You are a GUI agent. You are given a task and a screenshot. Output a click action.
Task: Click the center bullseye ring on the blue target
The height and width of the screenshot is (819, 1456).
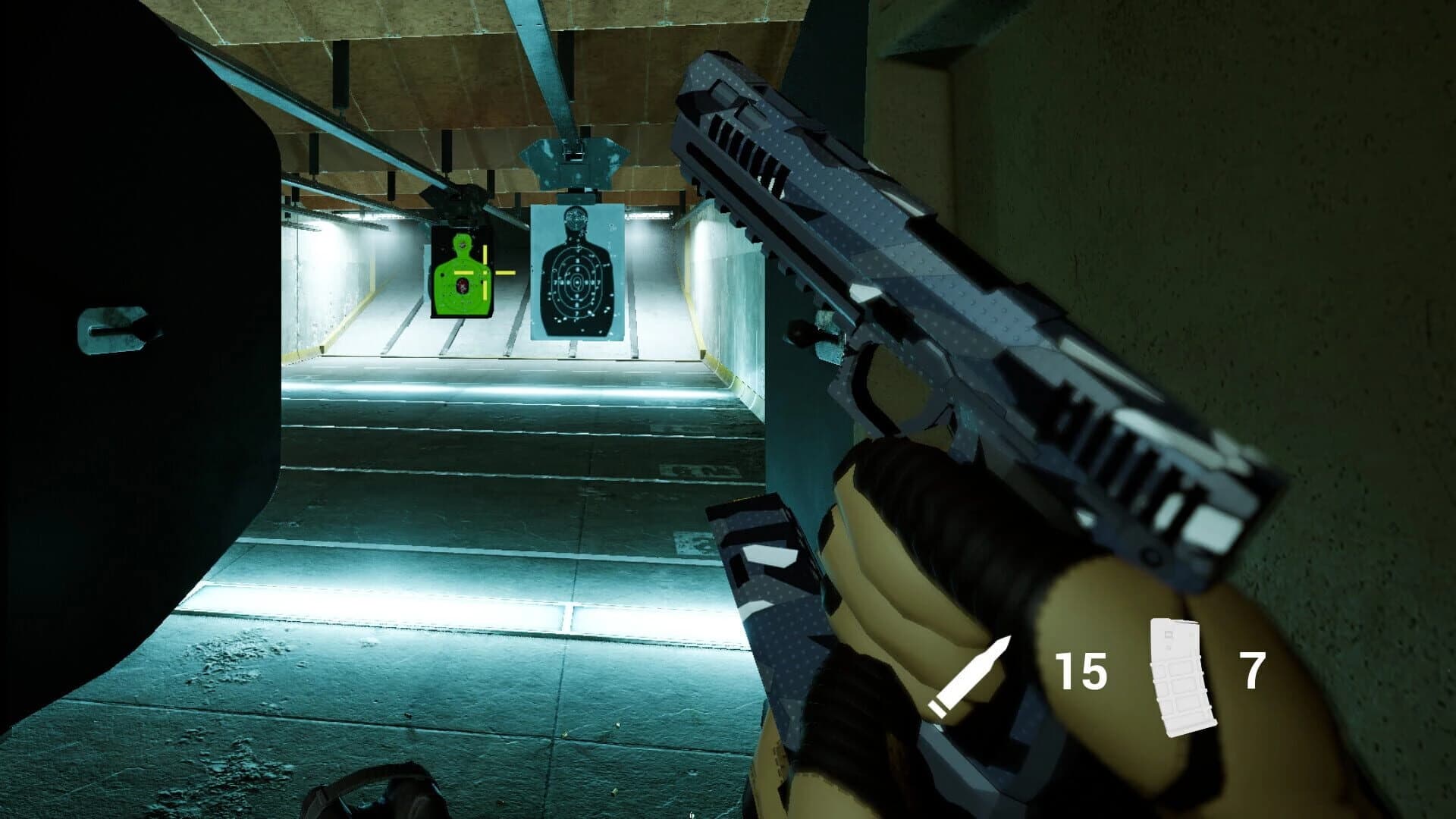coord(578,281)
